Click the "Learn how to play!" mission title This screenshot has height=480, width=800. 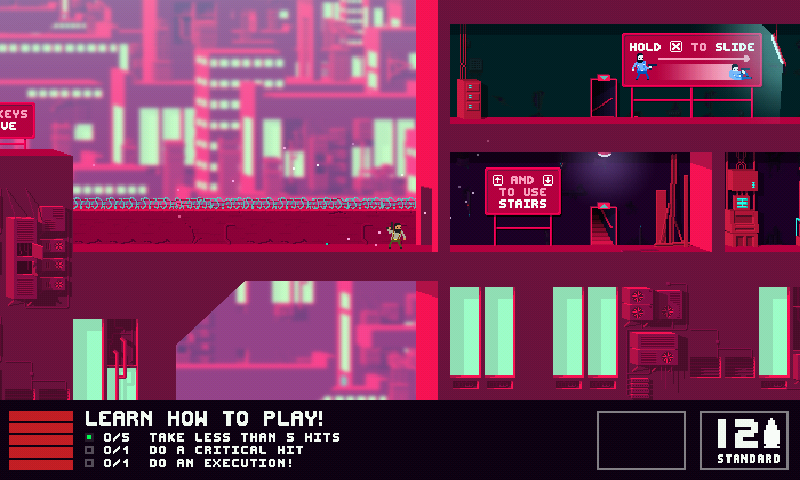(204, 419)
